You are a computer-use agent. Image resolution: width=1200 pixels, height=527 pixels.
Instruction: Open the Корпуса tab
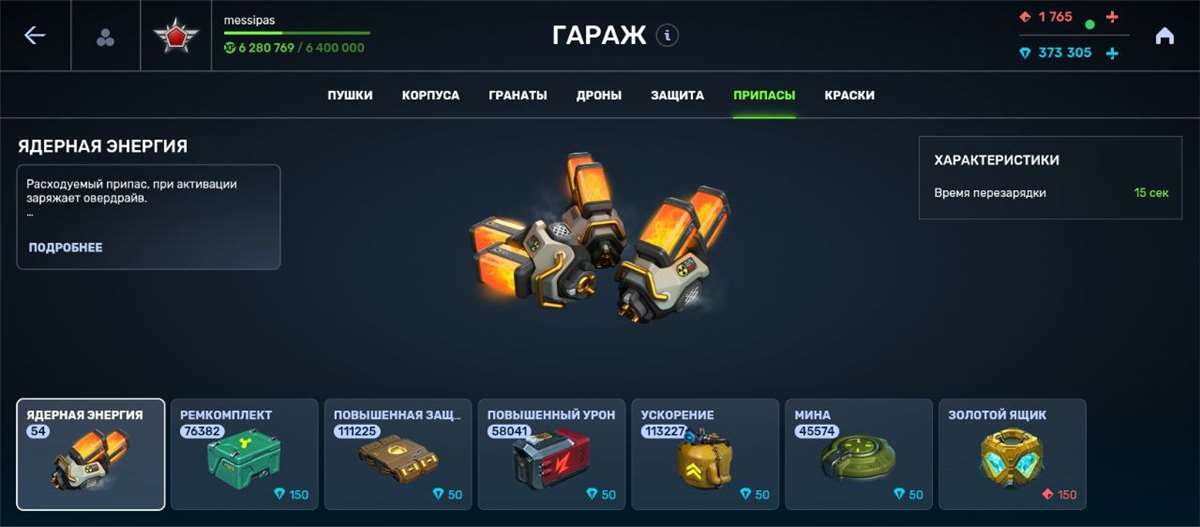point(431,96)
